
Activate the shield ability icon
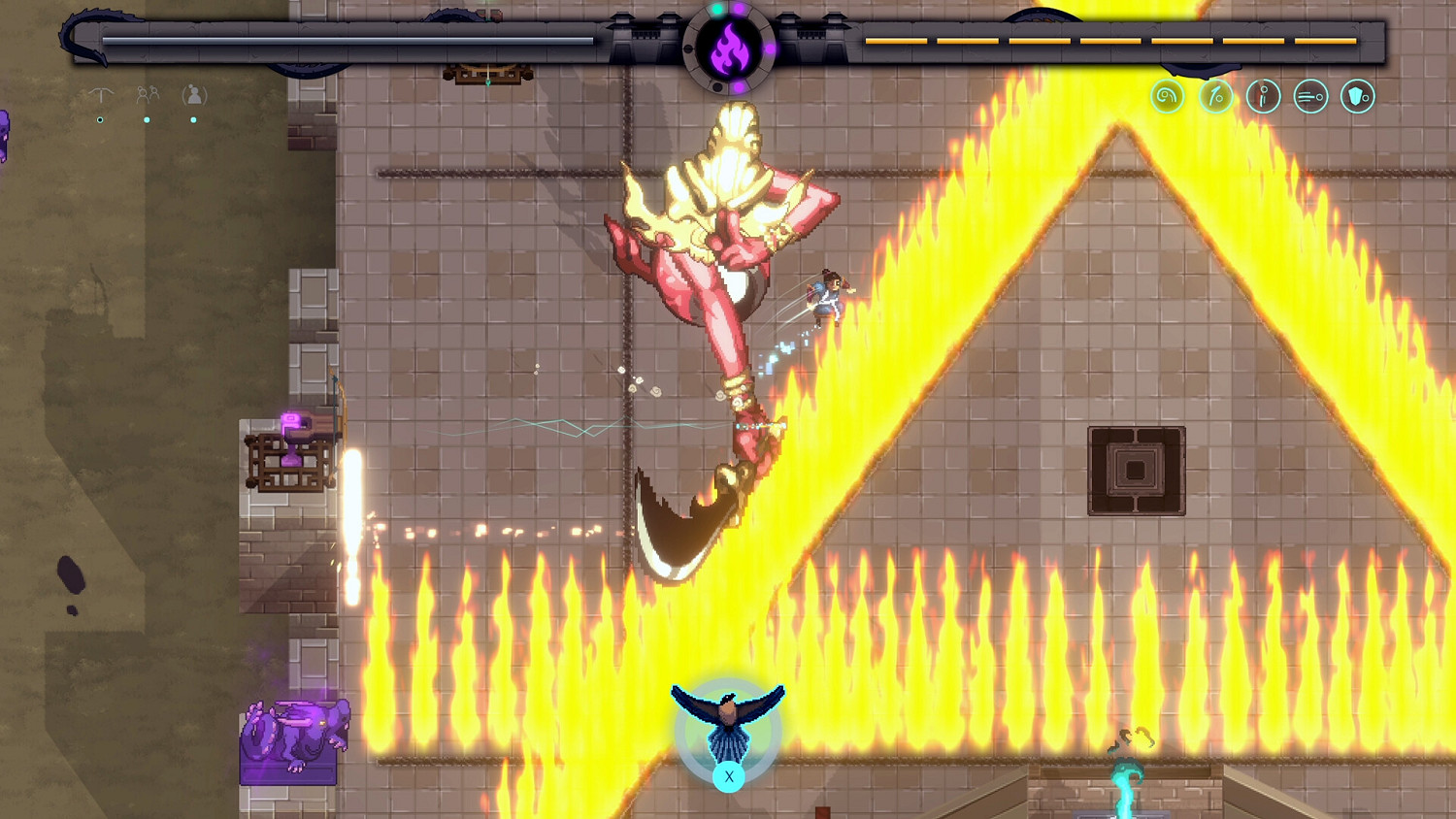[x=1357, y=96]
